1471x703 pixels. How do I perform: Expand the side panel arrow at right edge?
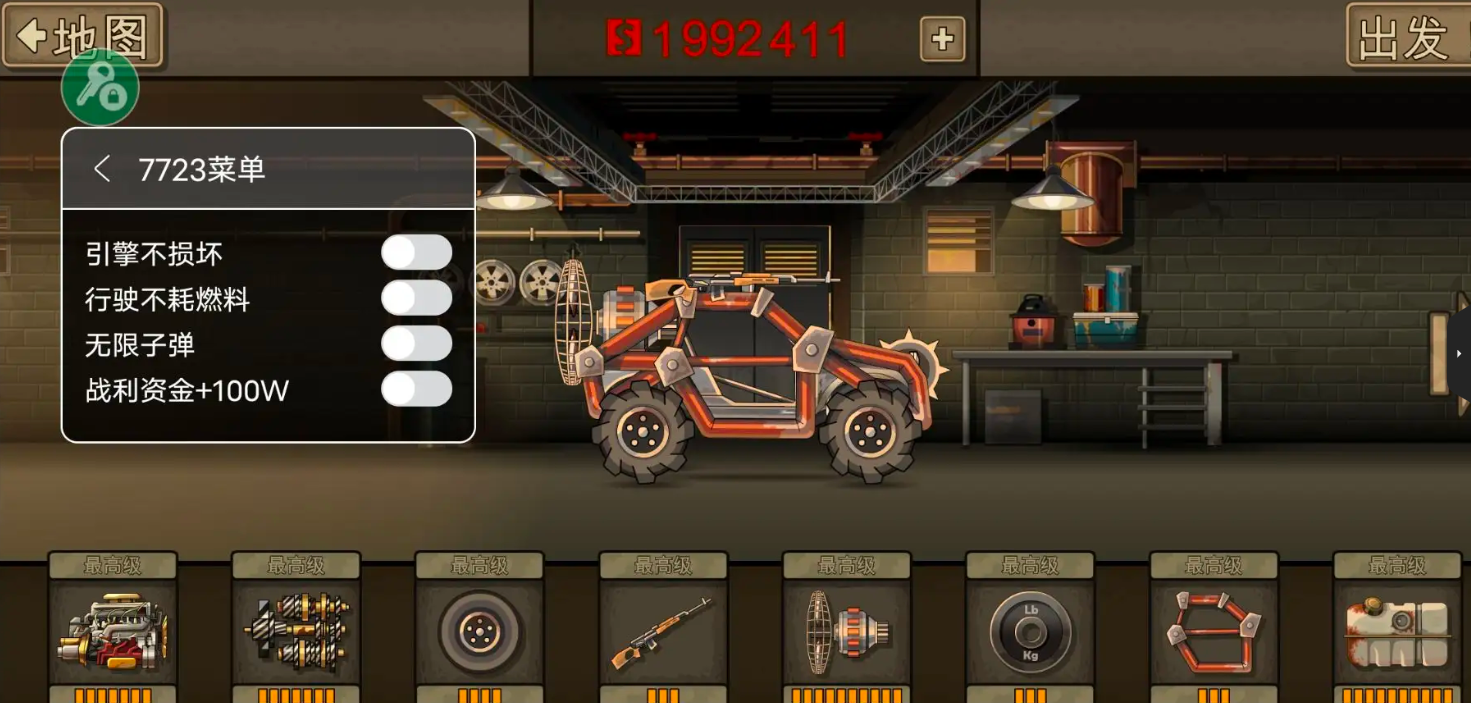(x=1461, y=353)
